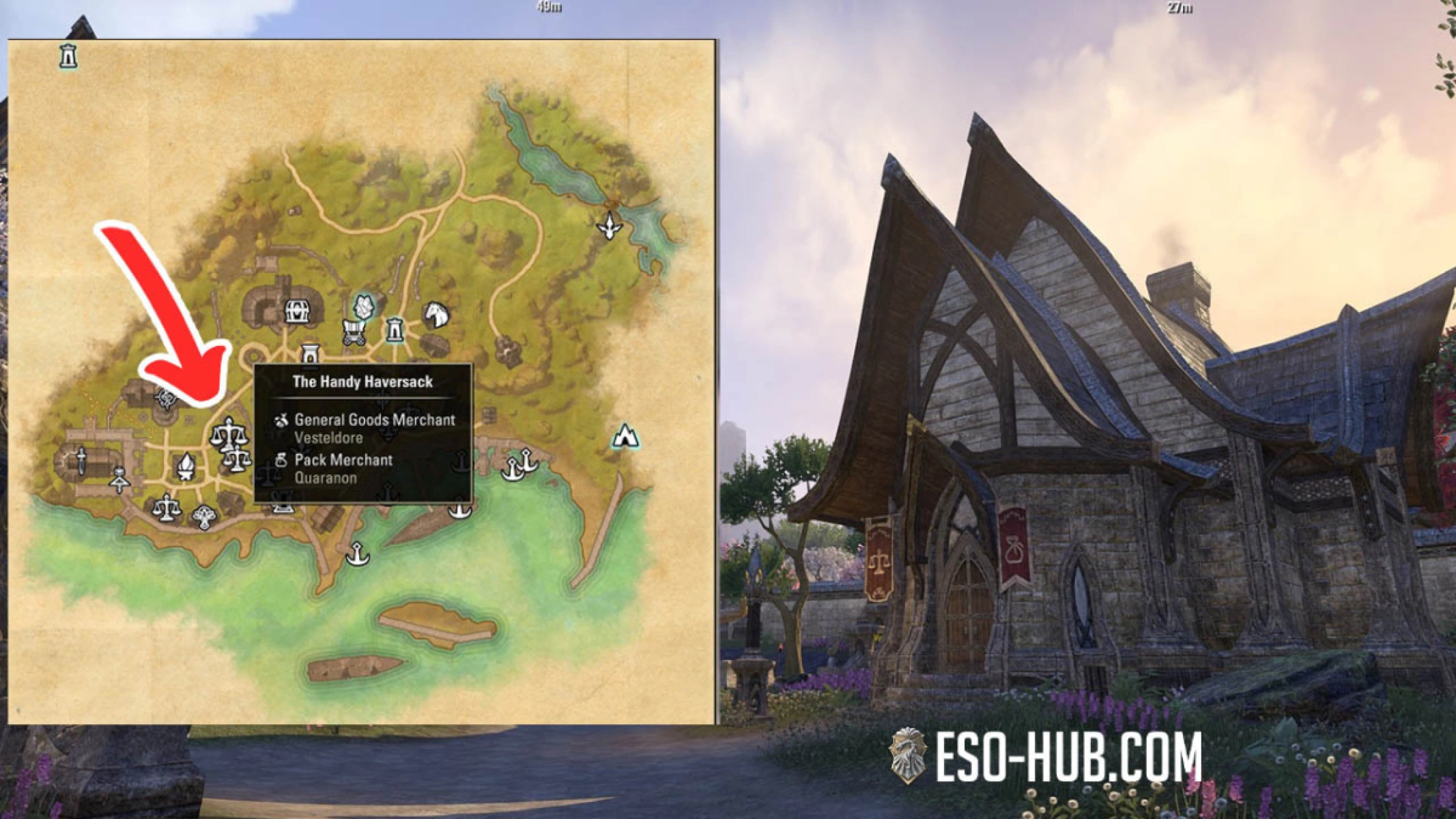Select the covered wagon carriage icon

pyautogui.click(x=353, y=331)
